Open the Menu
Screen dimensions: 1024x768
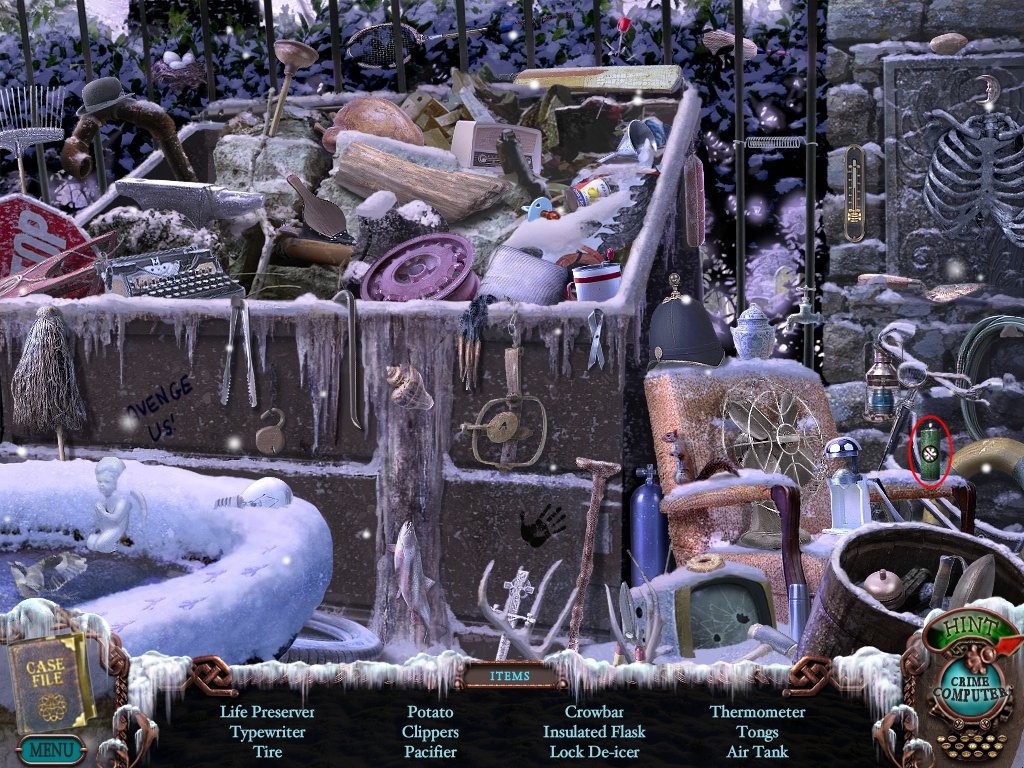click(x=50, y=748)
